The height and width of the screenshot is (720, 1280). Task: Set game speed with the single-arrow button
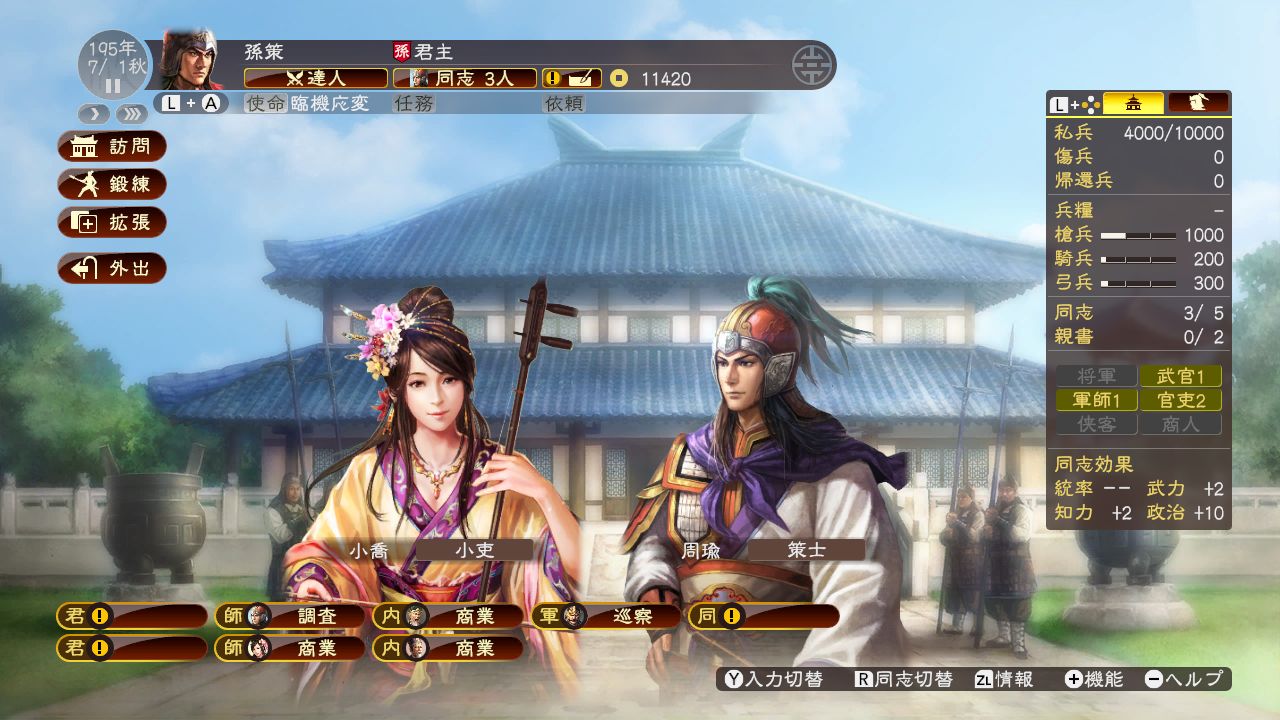(x=94, y=113)
